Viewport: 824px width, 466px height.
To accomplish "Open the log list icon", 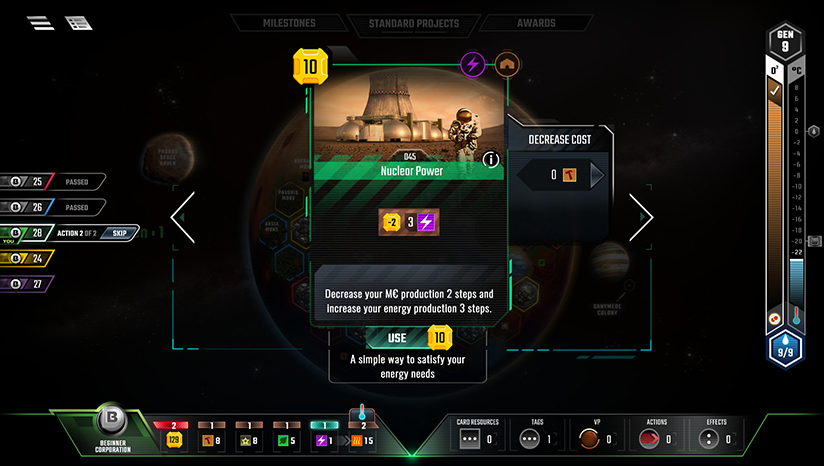I will click(78, 23).
